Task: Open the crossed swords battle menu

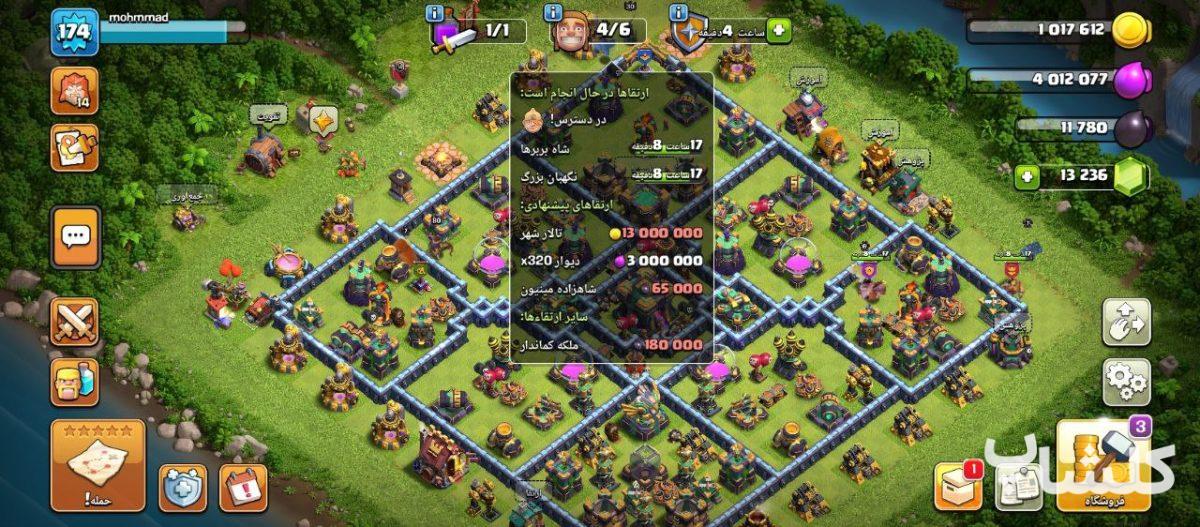Action: [75, 322]
